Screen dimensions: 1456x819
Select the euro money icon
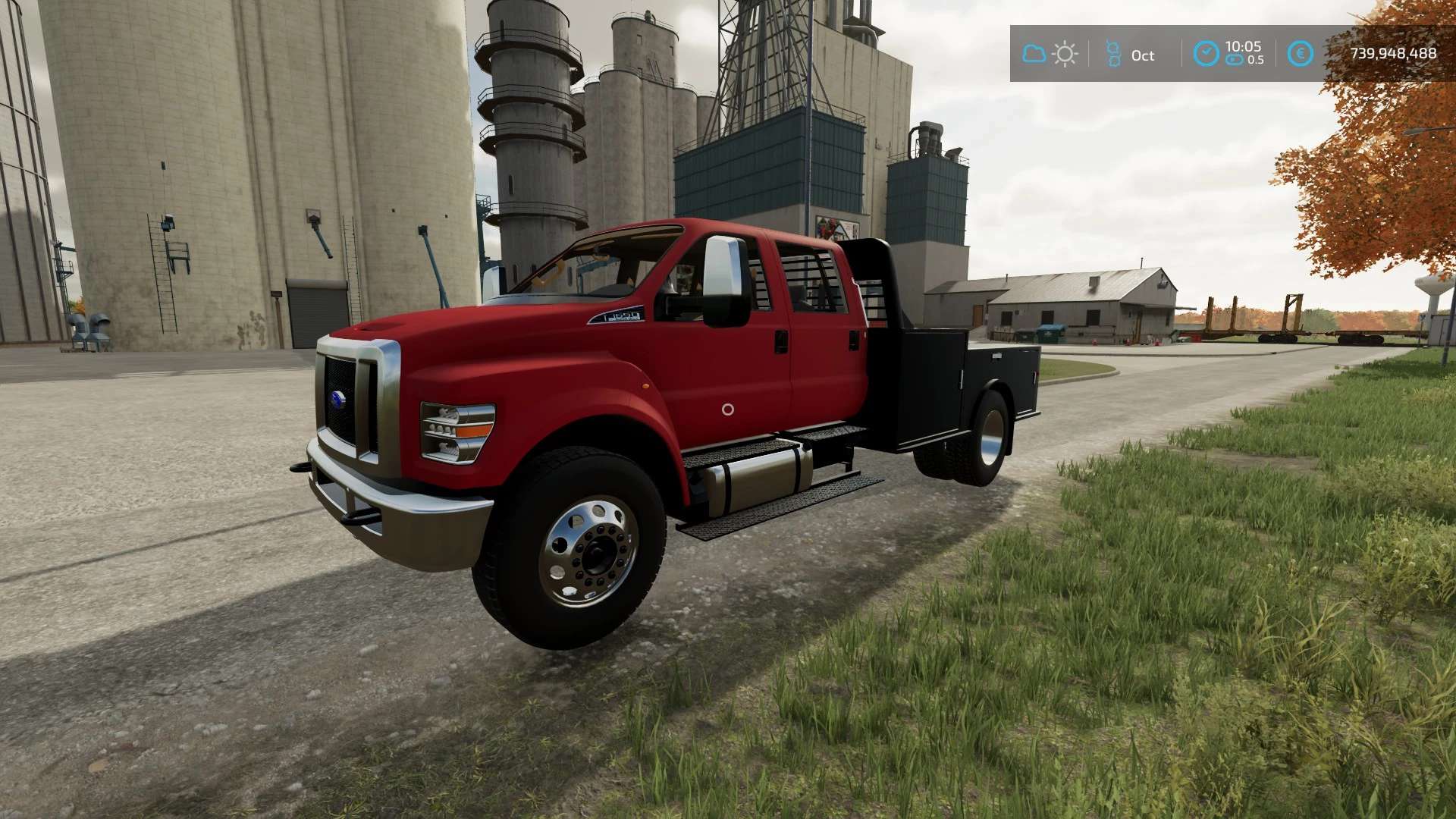tap(1301, 54)
